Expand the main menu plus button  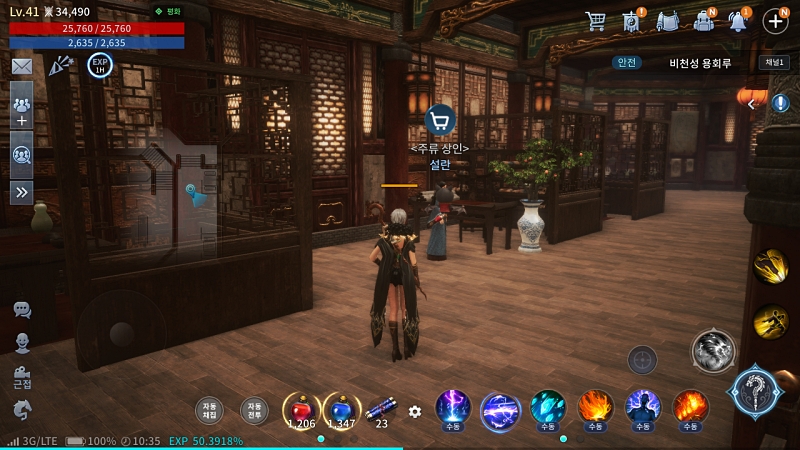pyautogui.click(x=776, y=20)
